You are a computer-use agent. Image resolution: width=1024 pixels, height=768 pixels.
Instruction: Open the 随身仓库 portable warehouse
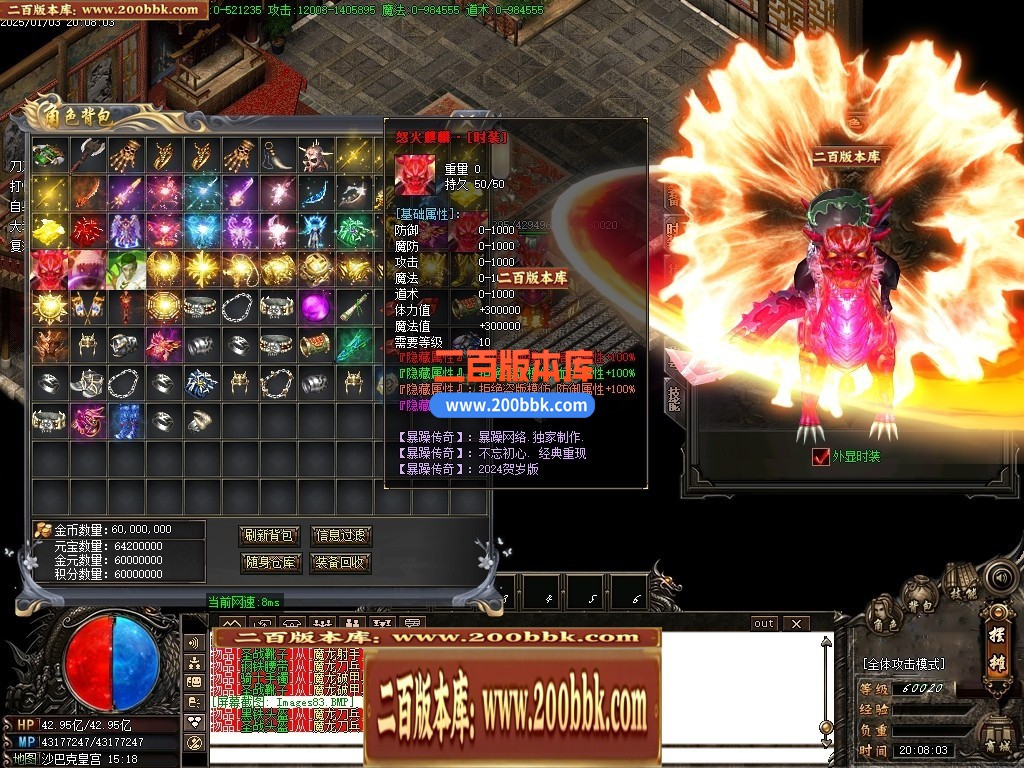(x=269, y=562)
